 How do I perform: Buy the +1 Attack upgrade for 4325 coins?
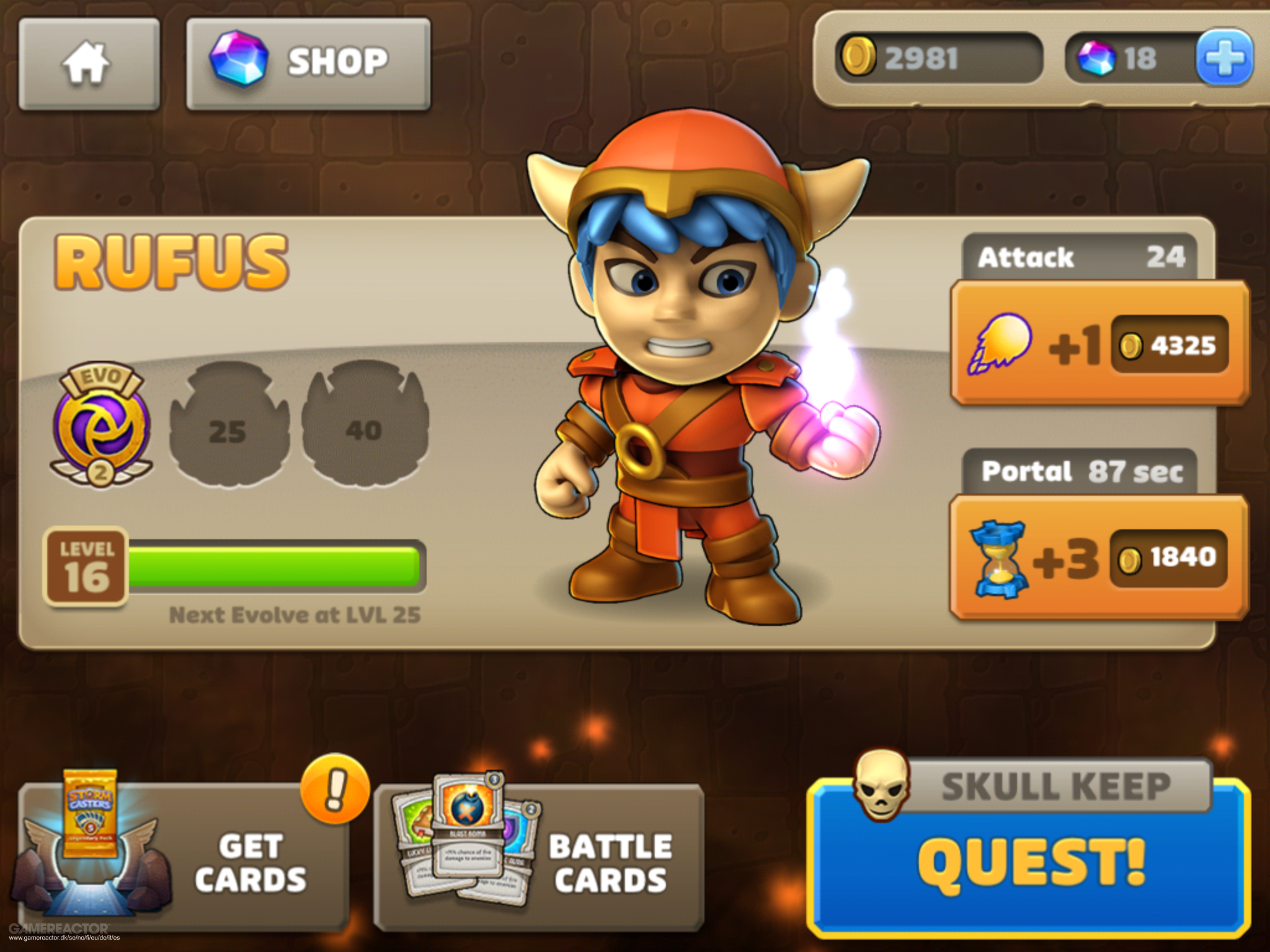coord(1099,344)
